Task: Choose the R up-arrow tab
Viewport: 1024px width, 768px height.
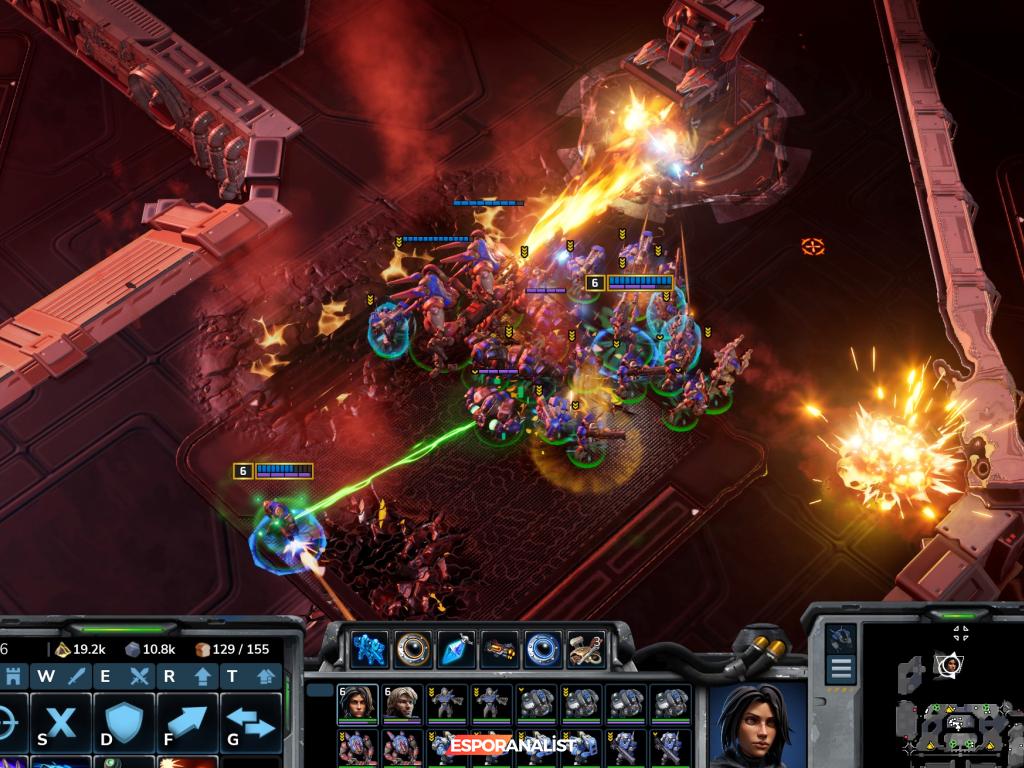Action: click(186, 677)
